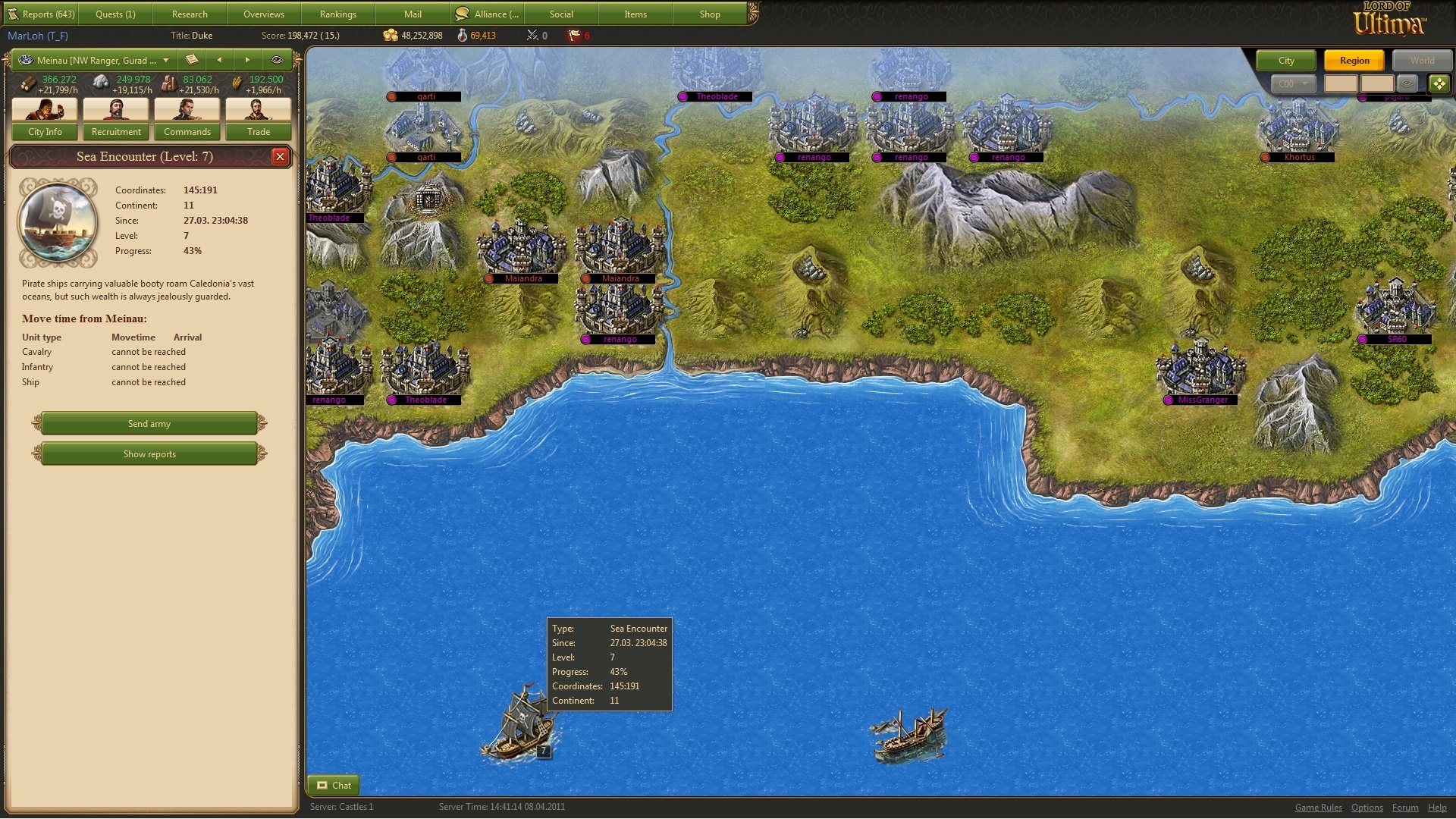The image size is (1456, 819).
Task: Switch to the City view tab
Action: point(1285,60)
